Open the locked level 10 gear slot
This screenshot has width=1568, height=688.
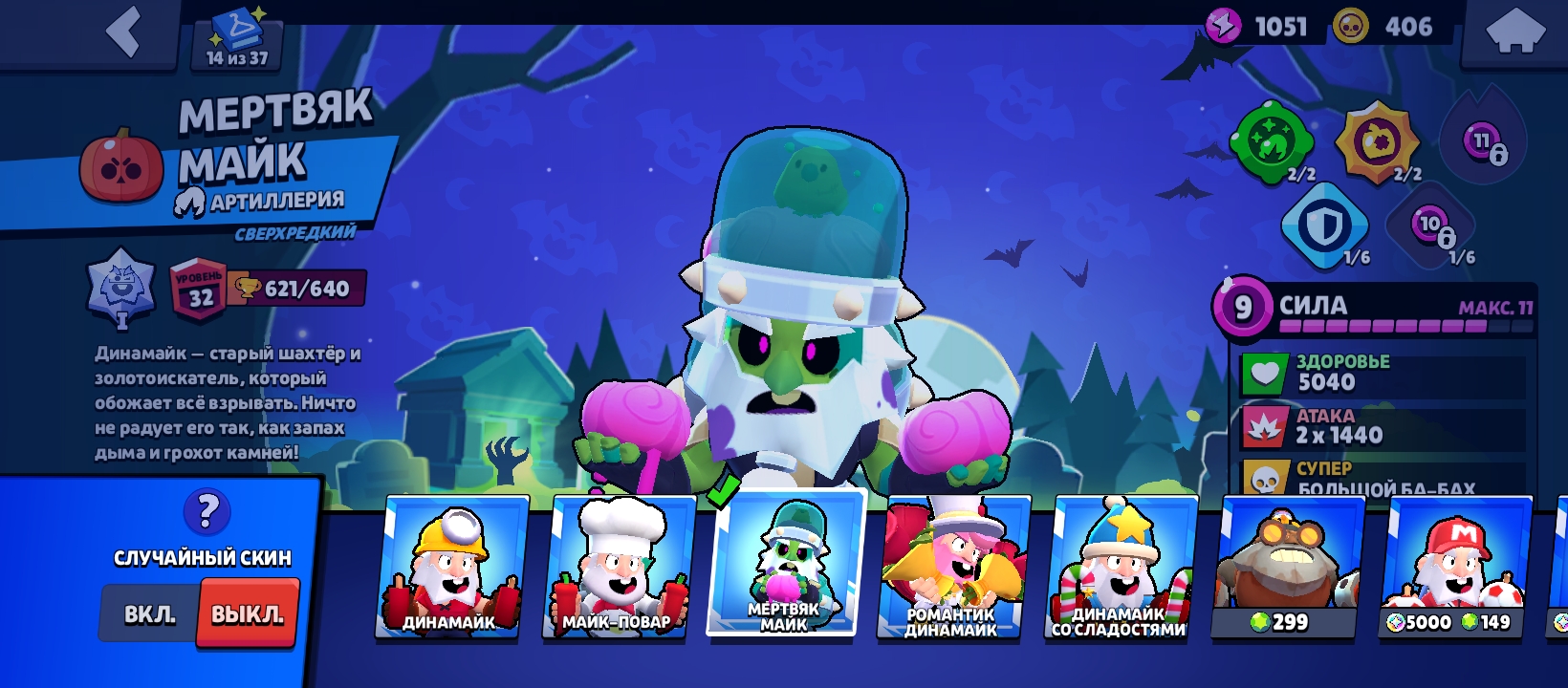click(x=1430, y=227)
